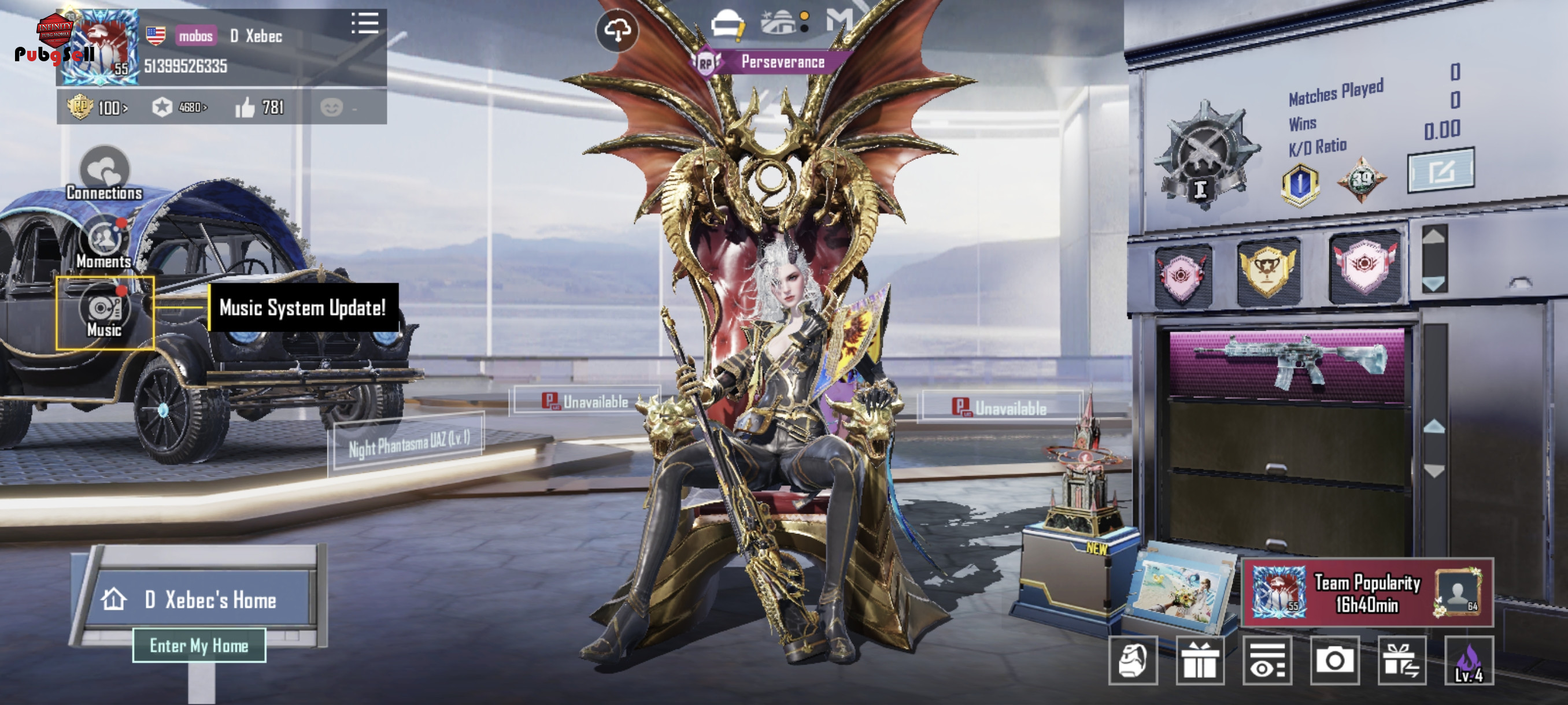Open the cloud download icon

click(616, 31)
